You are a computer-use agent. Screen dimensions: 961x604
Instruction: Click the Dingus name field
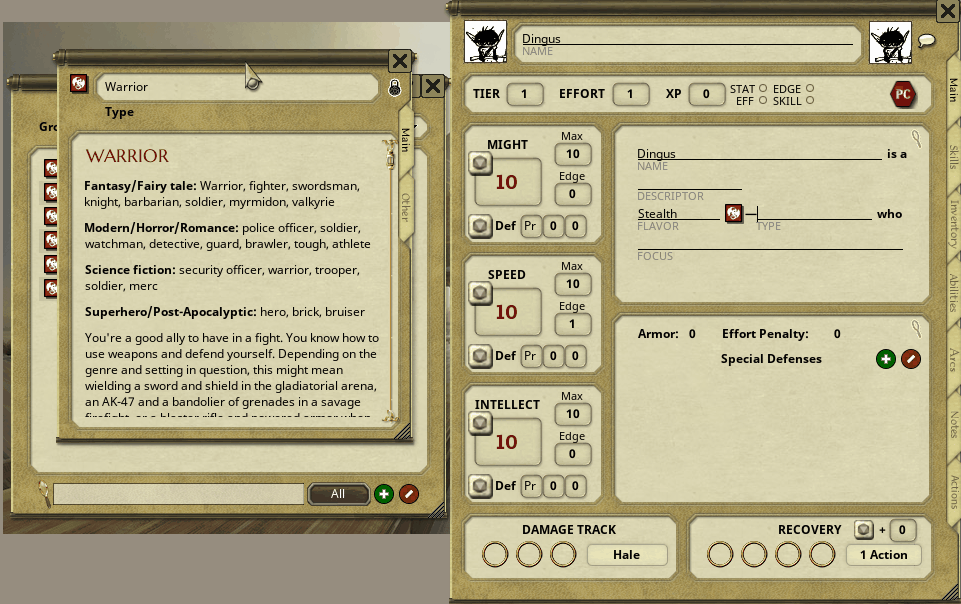(686, 40)
